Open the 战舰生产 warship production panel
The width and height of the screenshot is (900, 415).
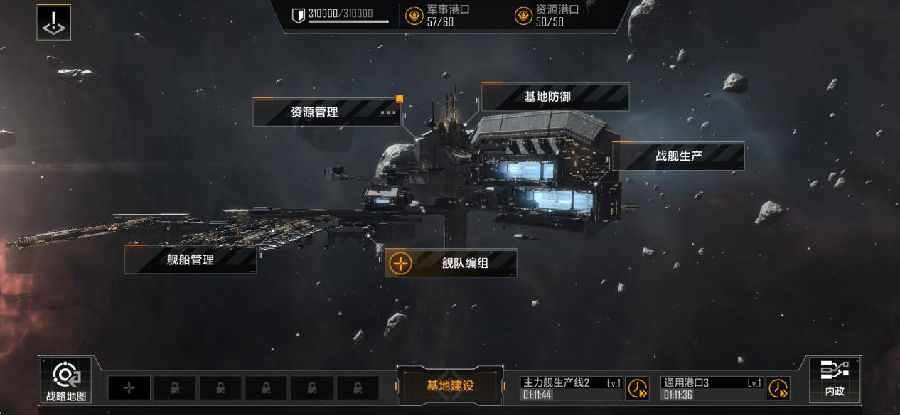click(678, 157)
